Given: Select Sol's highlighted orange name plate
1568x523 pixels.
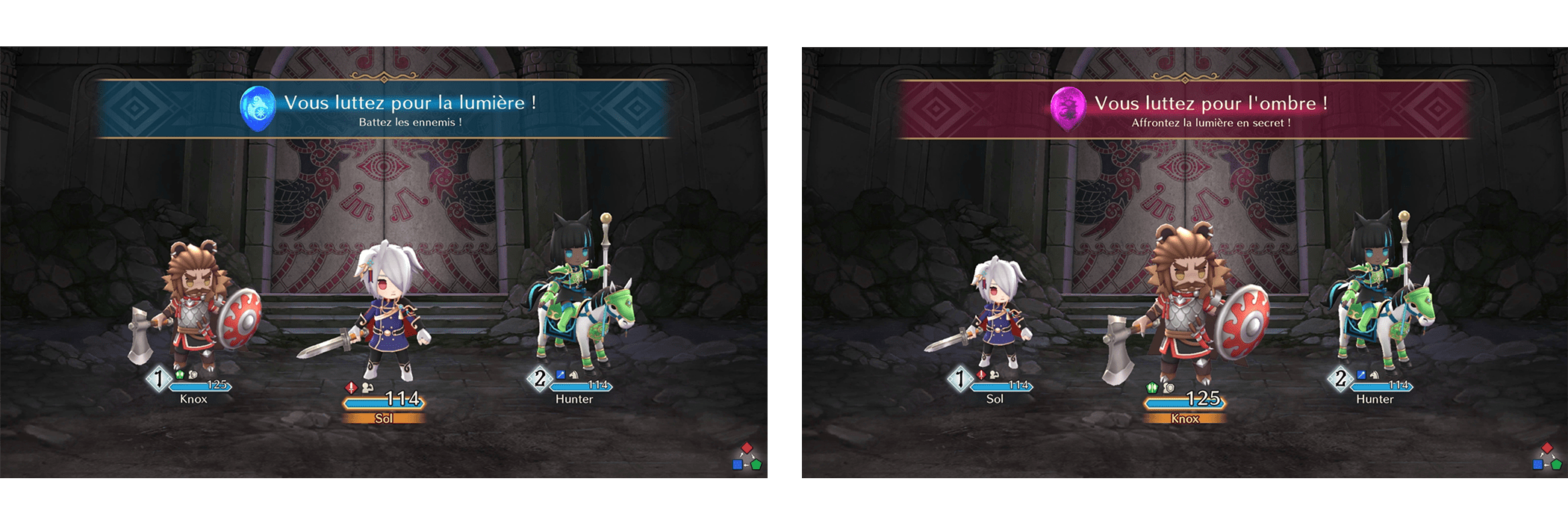Looking at the screenshot, I should 384,418.
